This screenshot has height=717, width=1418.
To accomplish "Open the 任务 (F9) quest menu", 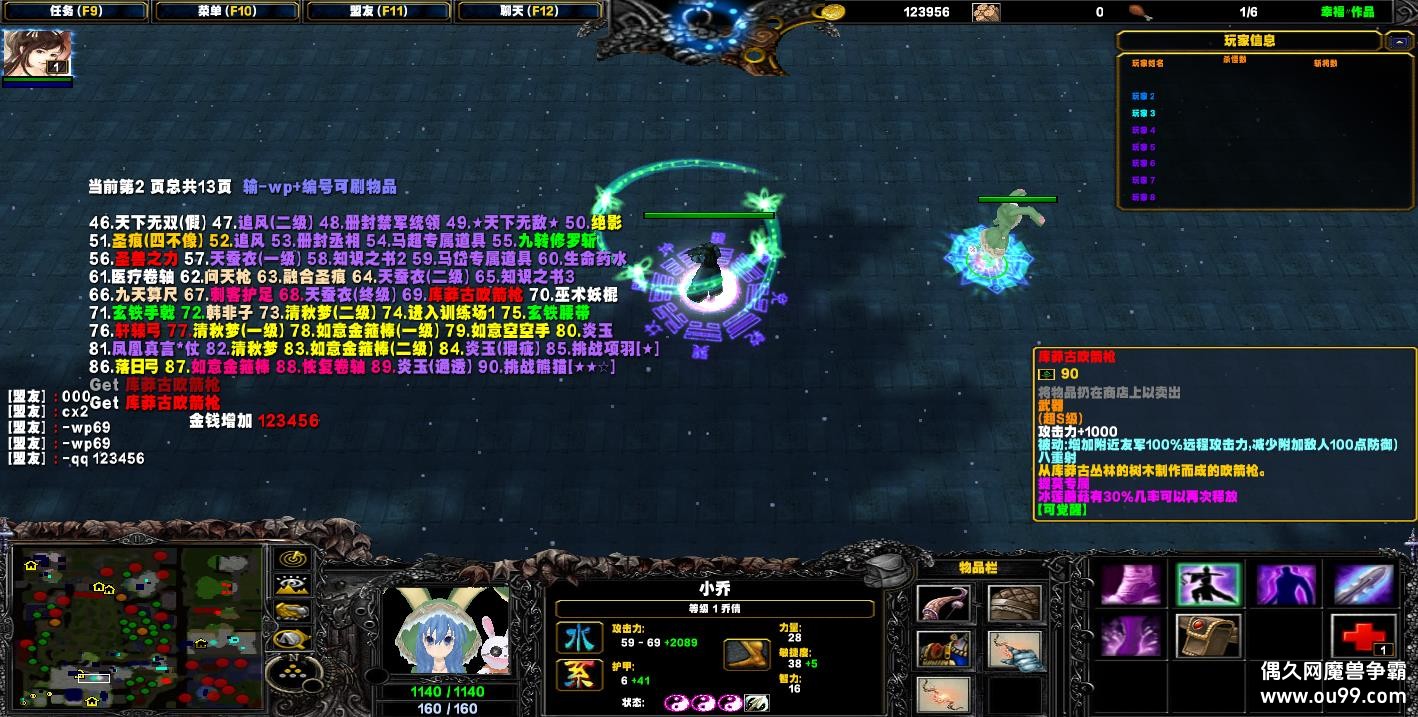I will coord(74,12).
